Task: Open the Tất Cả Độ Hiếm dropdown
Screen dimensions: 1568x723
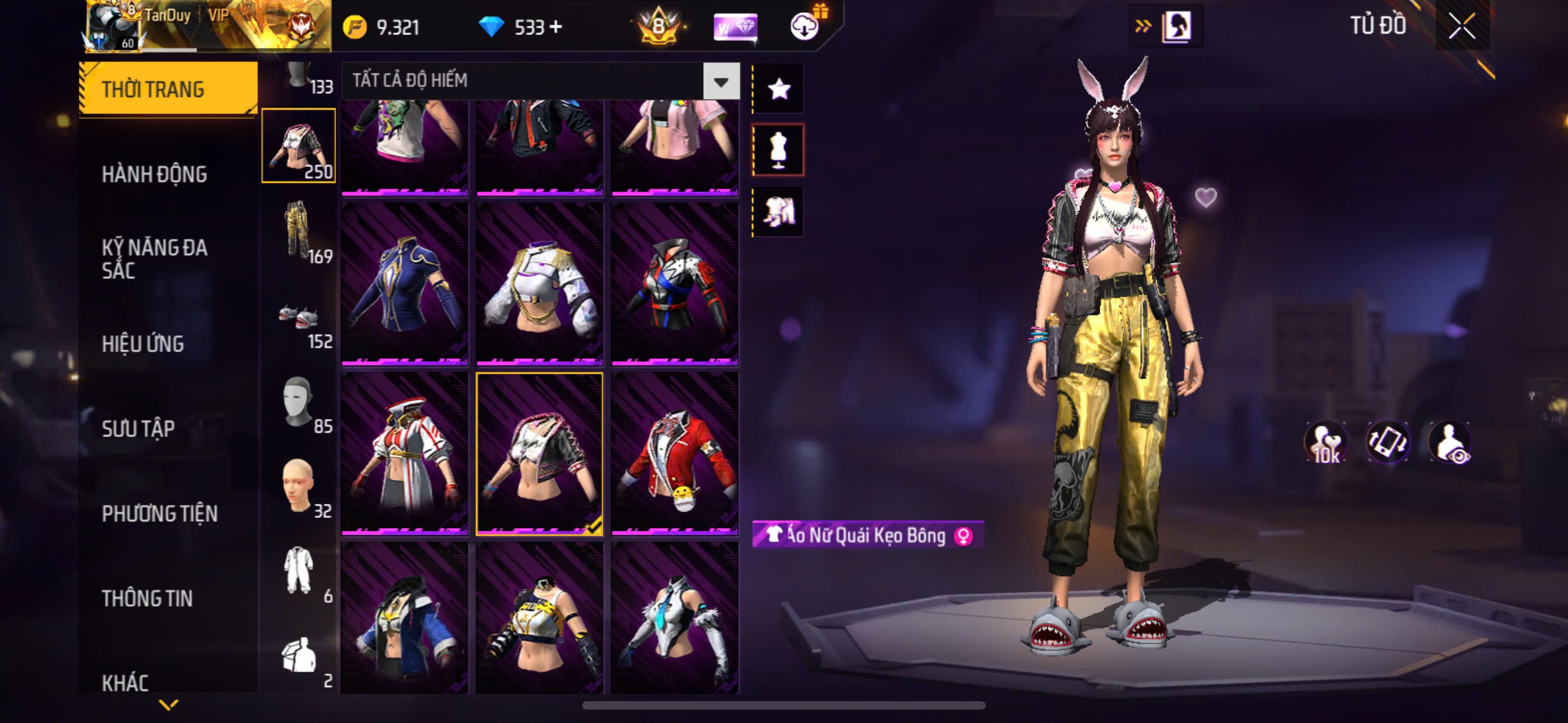Action: click(721, 81)
